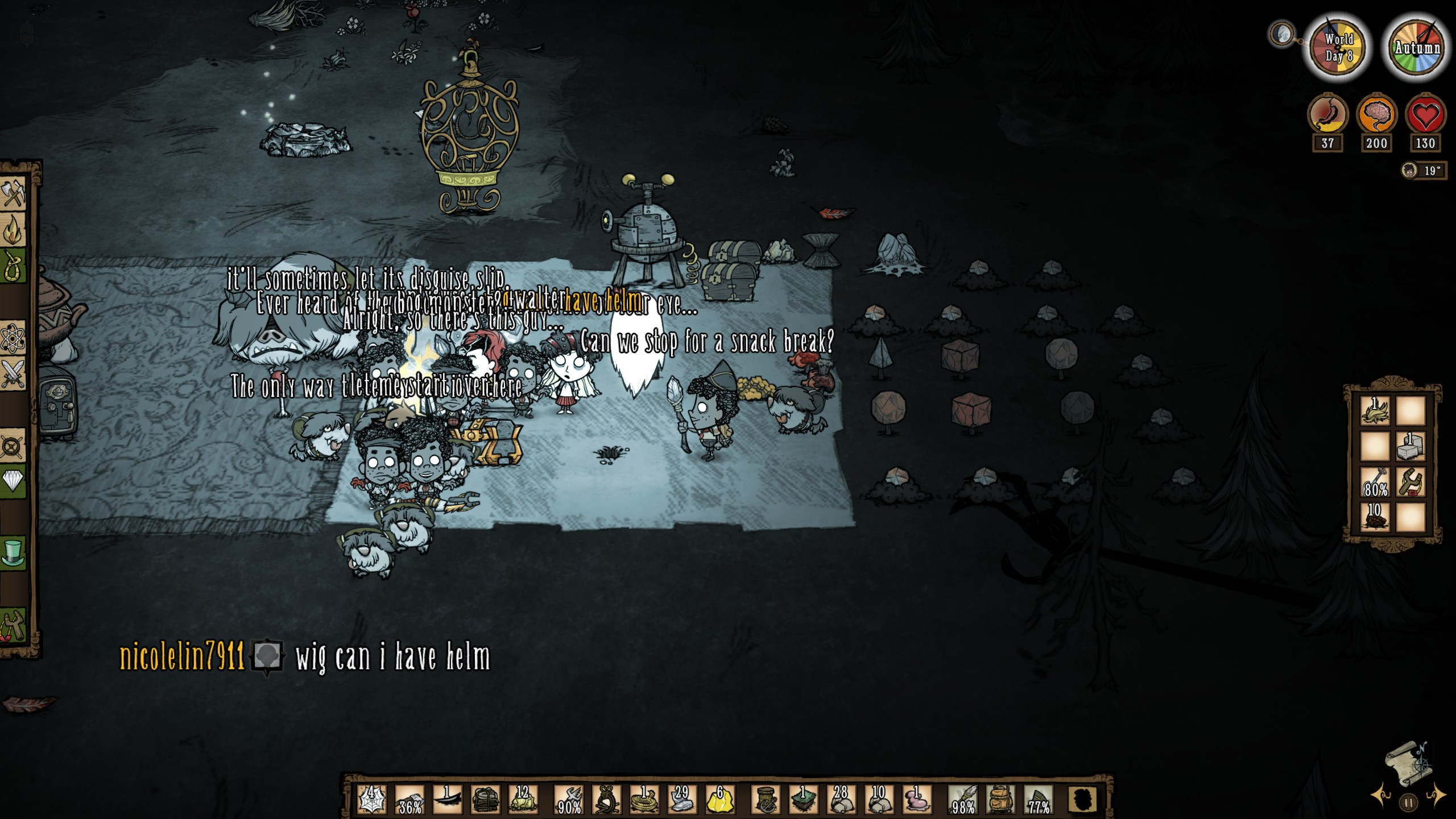Click the equipped backpack slot

pyautogui.click(x=1000, y=799)
